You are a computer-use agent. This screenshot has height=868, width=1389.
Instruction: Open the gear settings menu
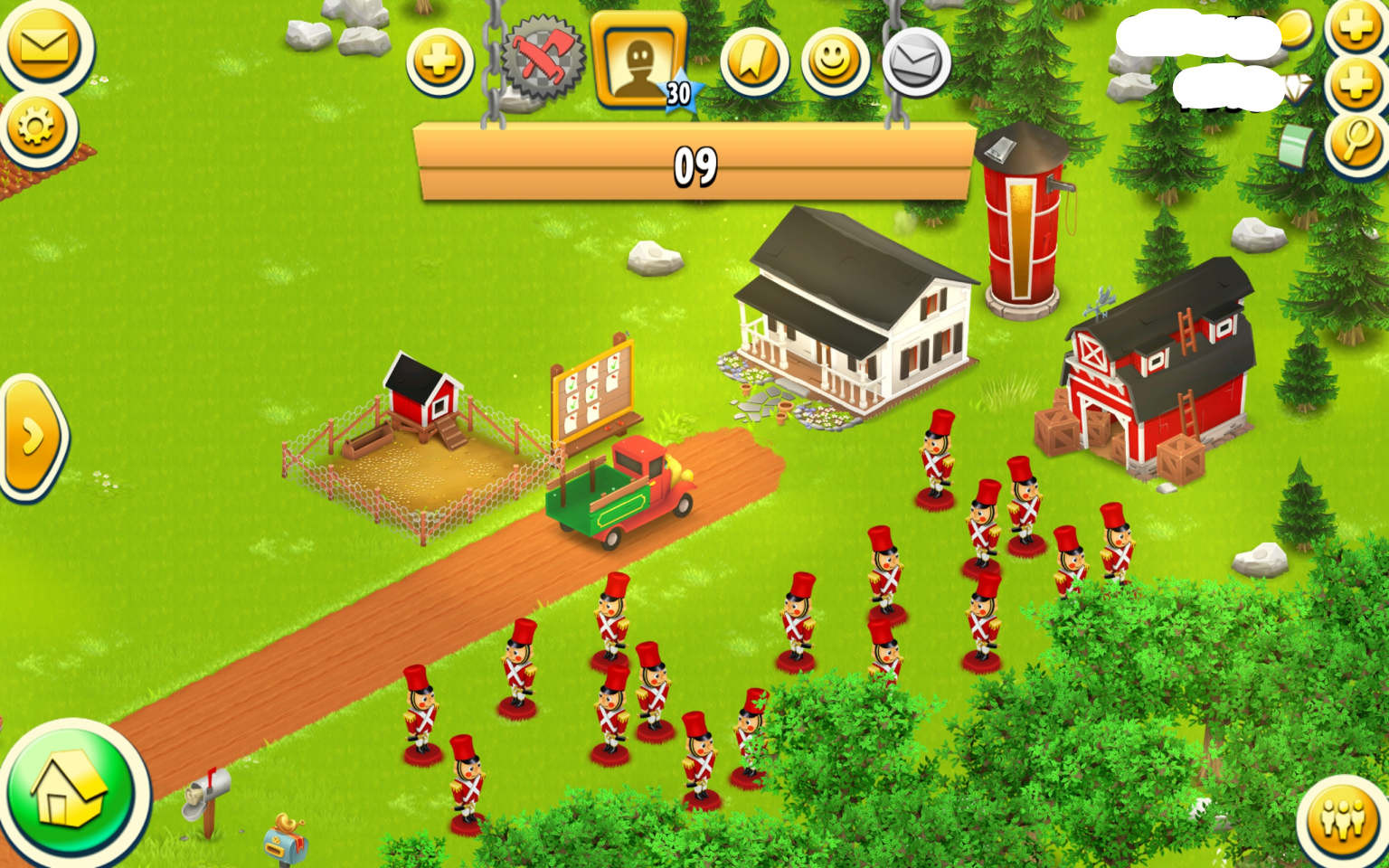[x=37, y=127]
